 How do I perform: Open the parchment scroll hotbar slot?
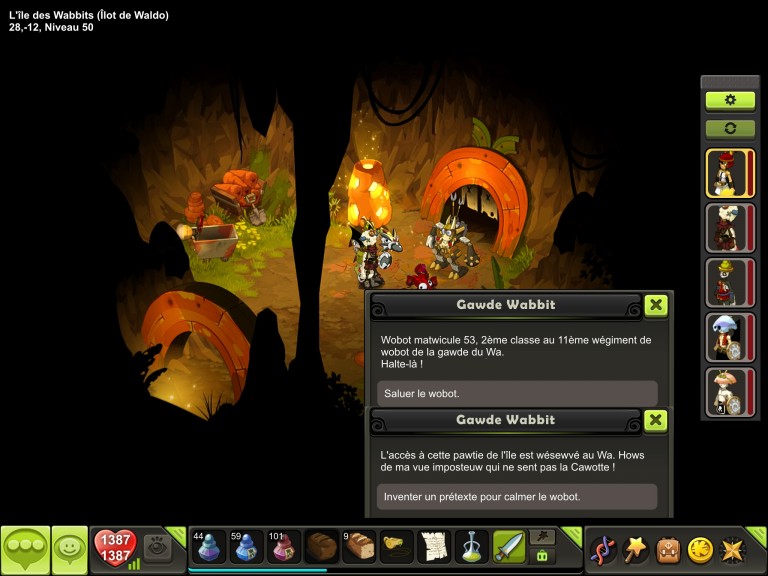point(434,548)
